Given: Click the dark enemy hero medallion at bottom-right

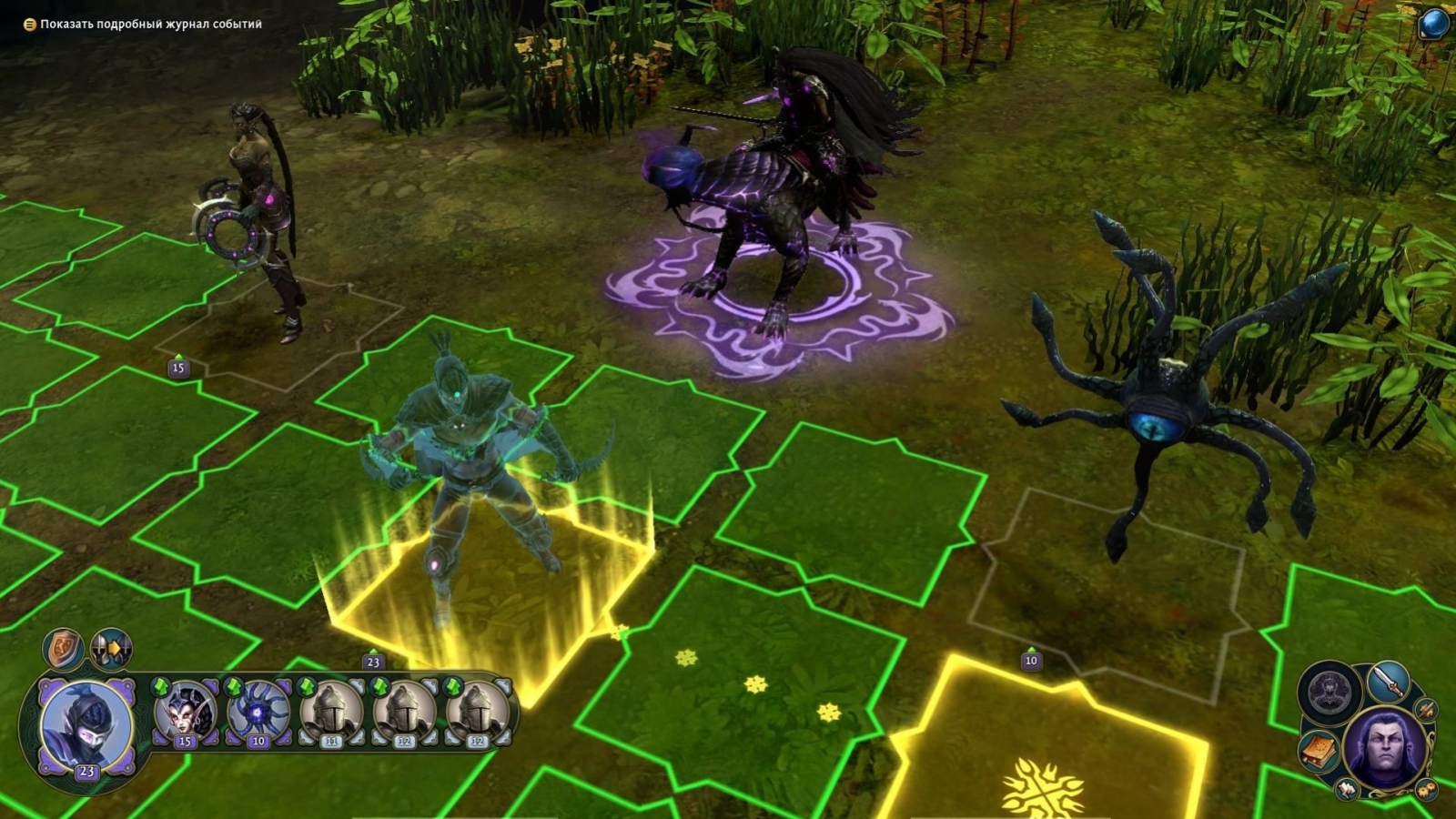Looking at the screenshot, I should pyautogui.click(x=1329, y=692).
